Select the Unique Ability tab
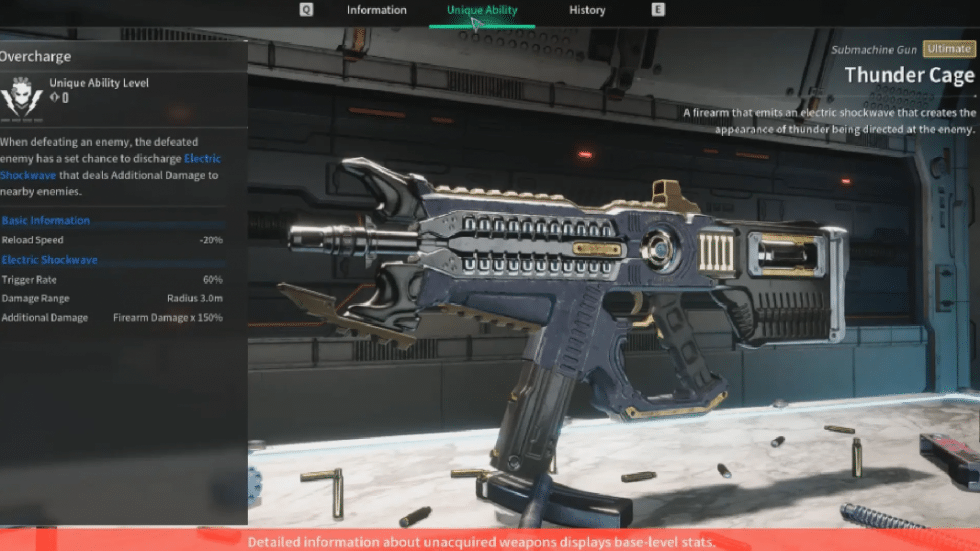 [482, 10]
